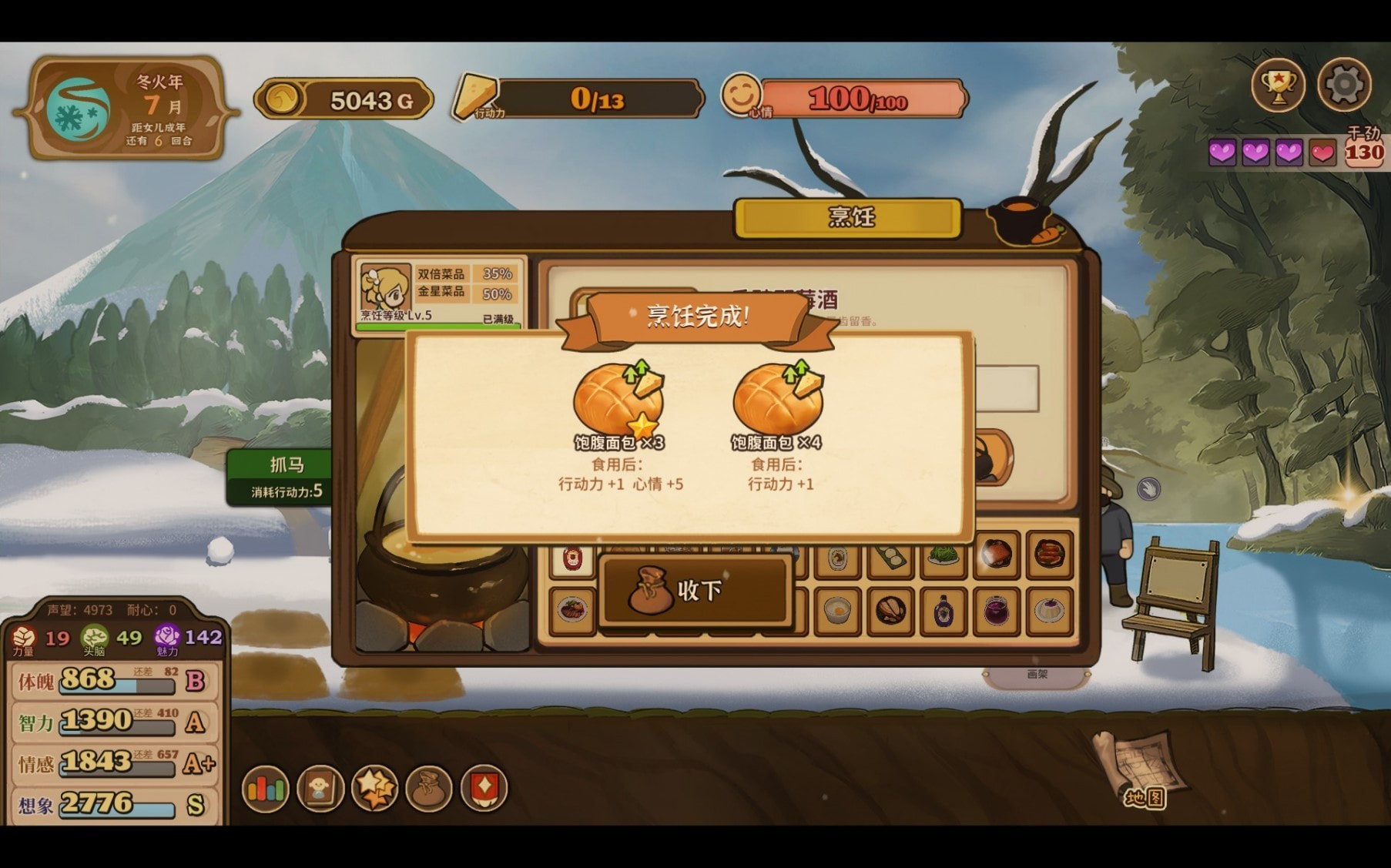Open the cluster of stars menu
The width and height of the screenshot is (1391, 868).
point(374,789)
